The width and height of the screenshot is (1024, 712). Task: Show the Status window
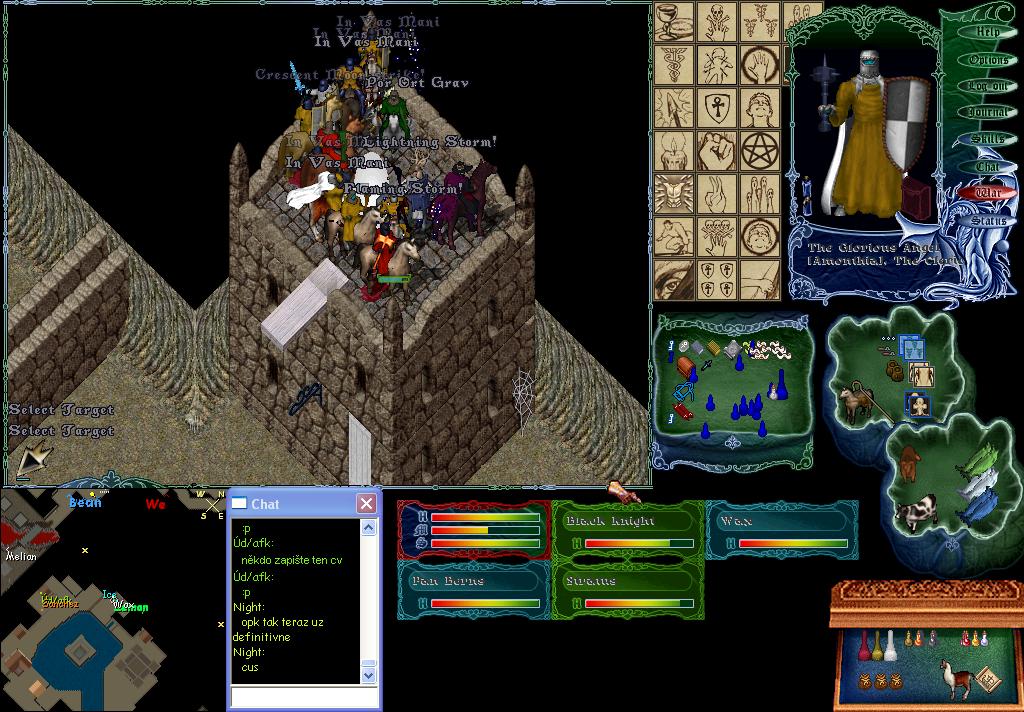[x=988, y=220]
